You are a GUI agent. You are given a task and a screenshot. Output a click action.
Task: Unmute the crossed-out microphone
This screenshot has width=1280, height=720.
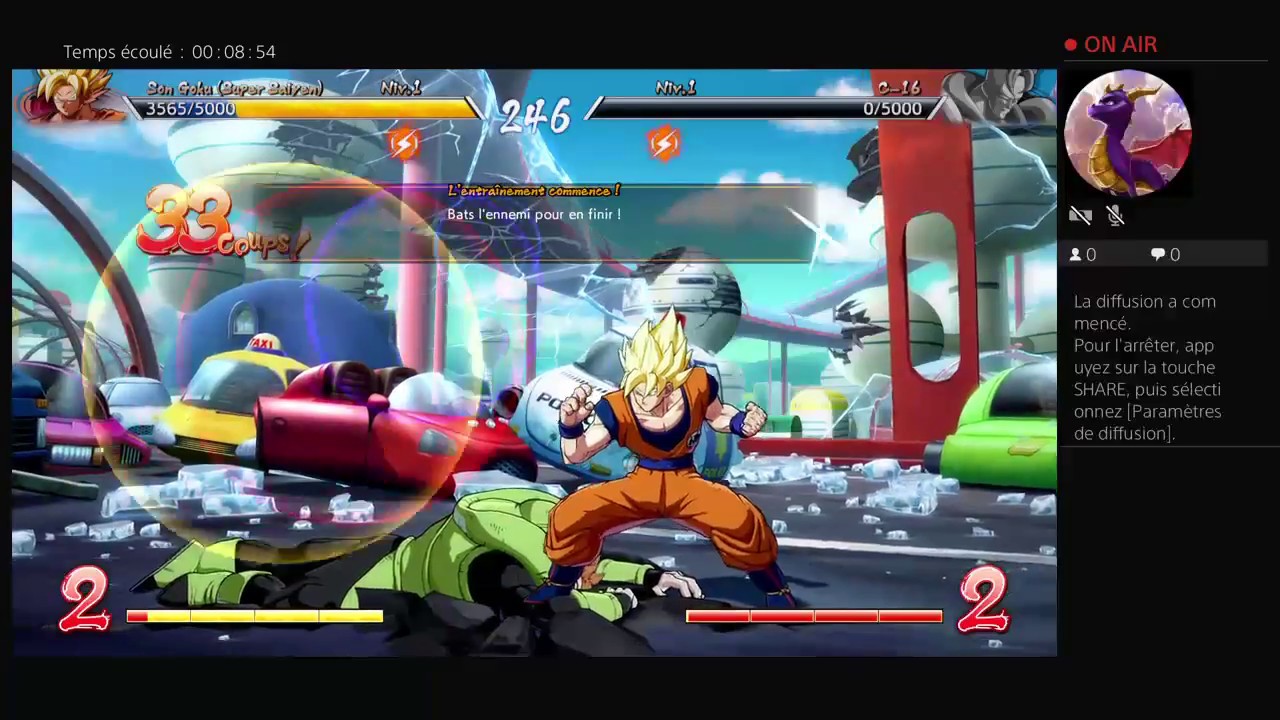[x=1115, y=215]
